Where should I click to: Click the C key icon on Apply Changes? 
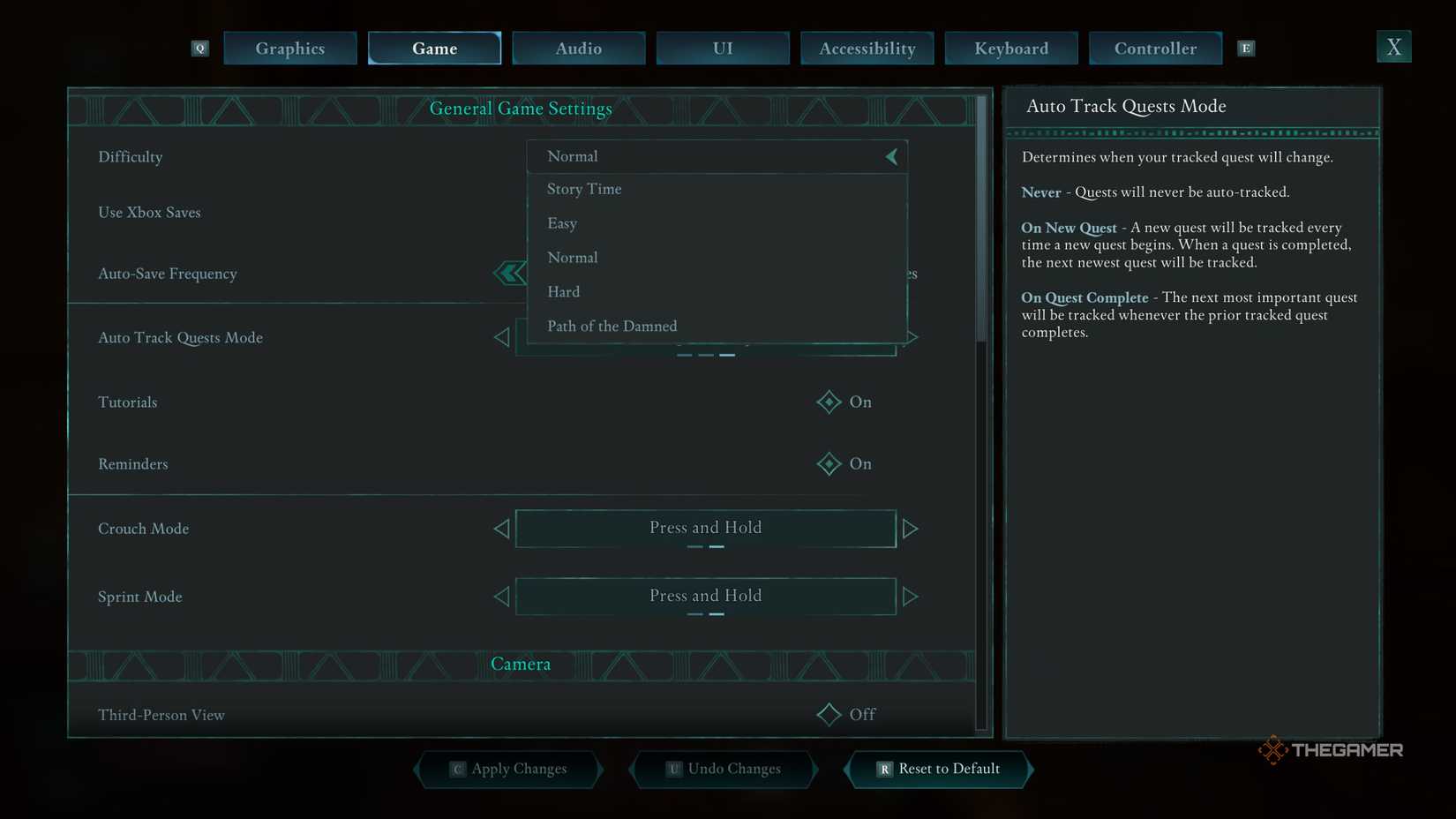pos(458,769)
